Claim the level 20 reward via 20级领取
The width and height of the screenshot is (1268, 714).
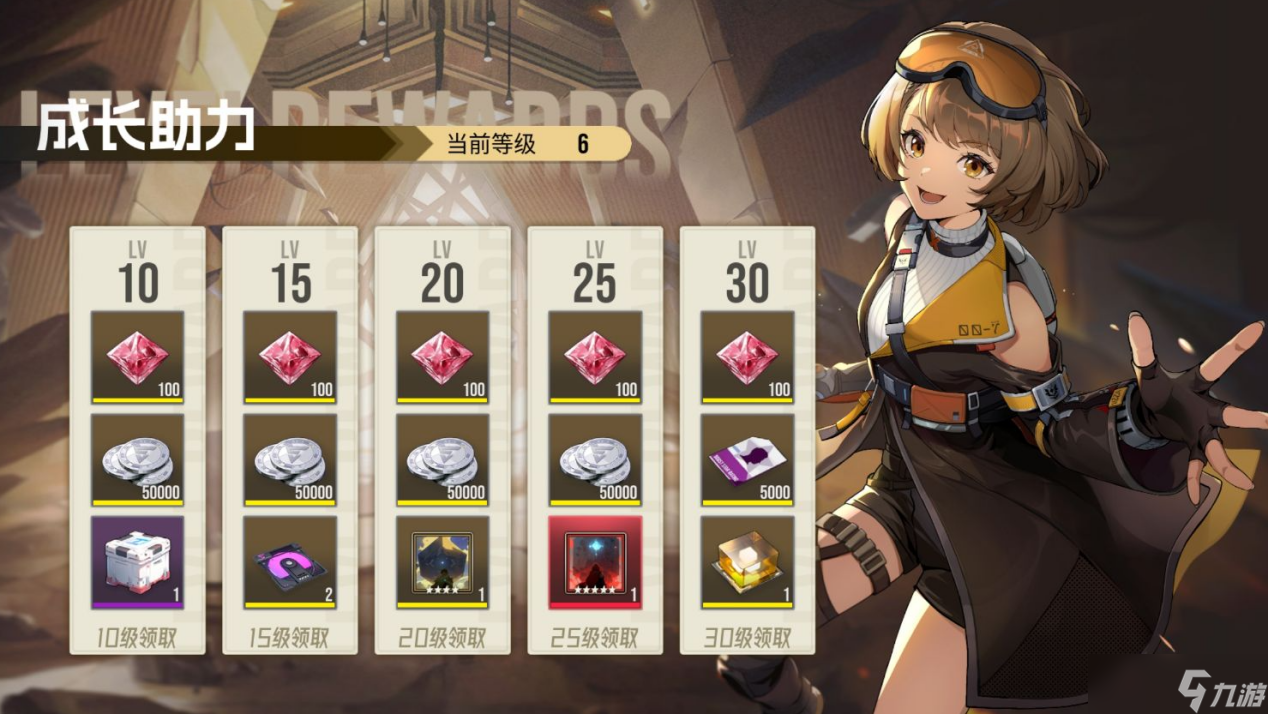442,637
